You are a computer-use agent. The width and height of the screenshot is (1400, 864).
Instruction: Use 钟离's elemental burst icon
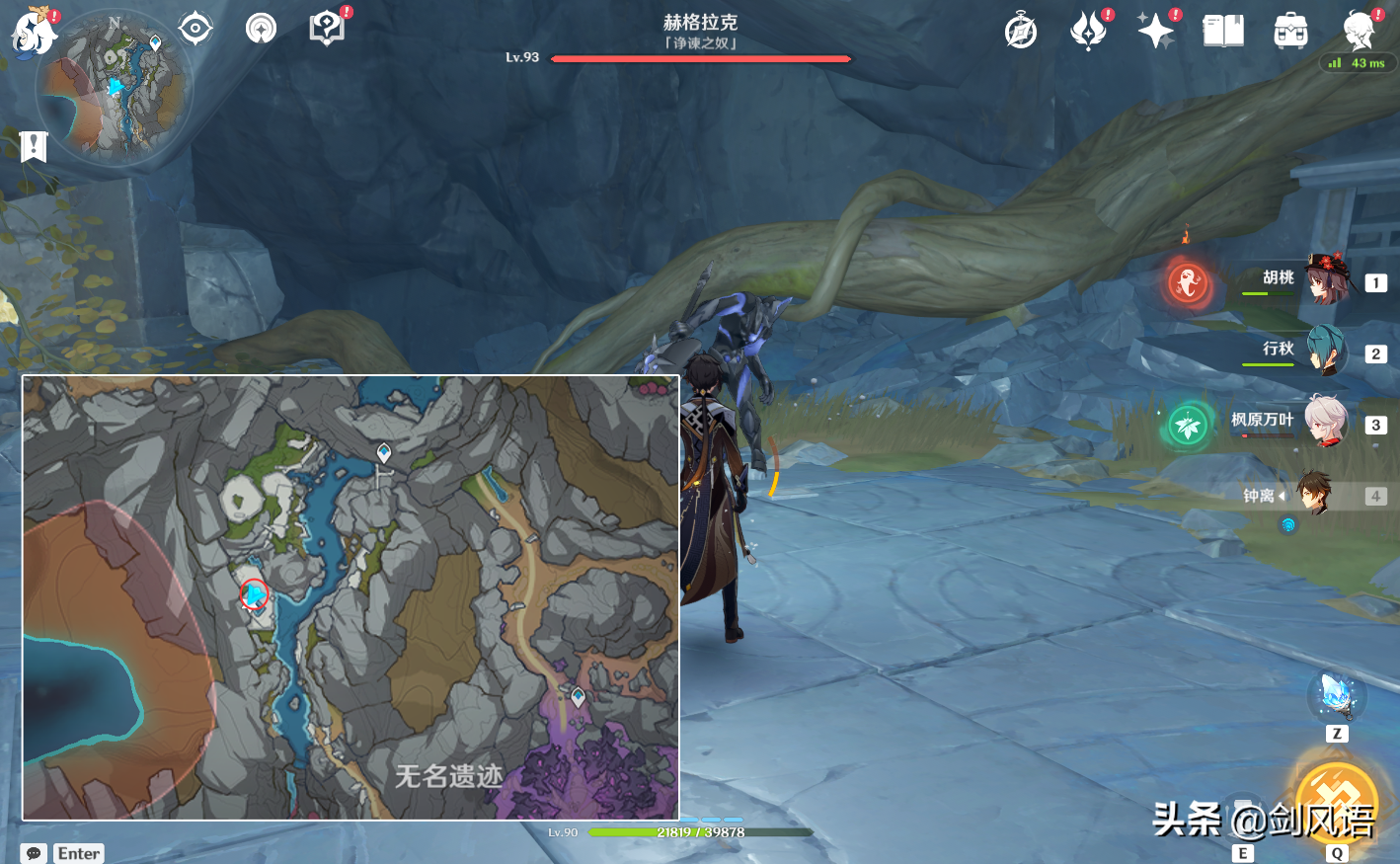click(1336, 802)
